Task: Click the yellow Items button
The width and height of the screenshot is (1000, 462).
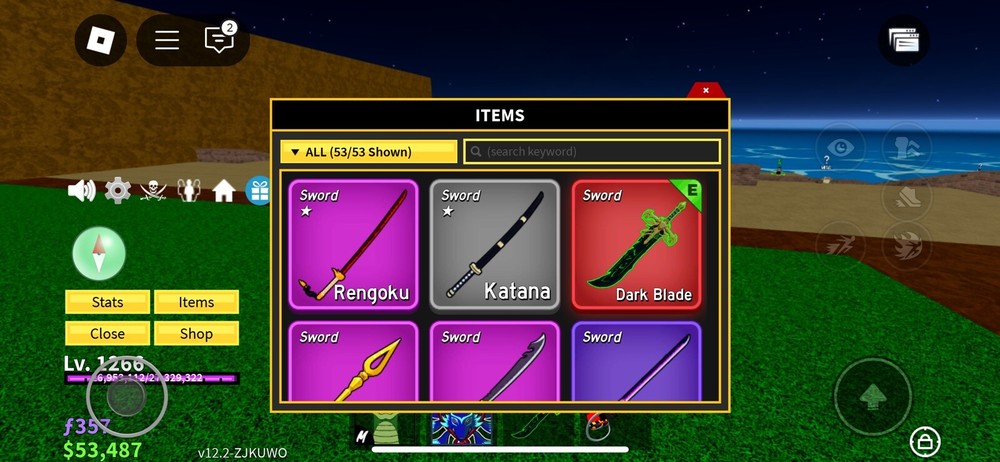Action: [x=196, y=302]
